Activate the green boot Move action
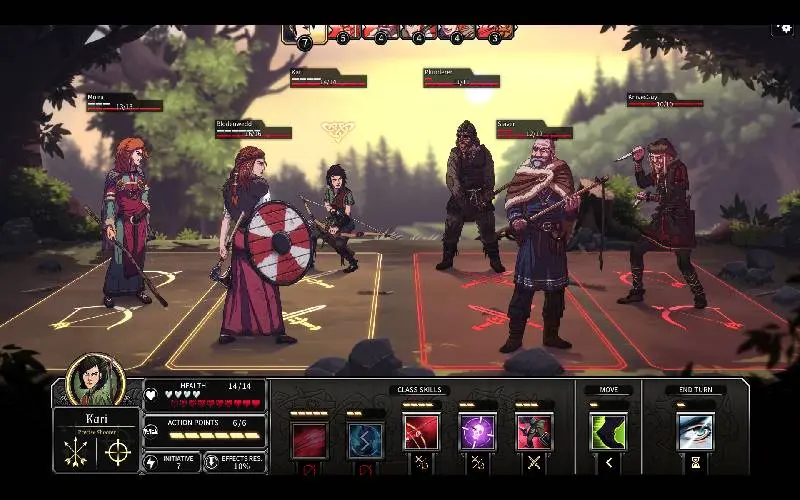Viewport: 800px width, 500px height. point(608,432)
